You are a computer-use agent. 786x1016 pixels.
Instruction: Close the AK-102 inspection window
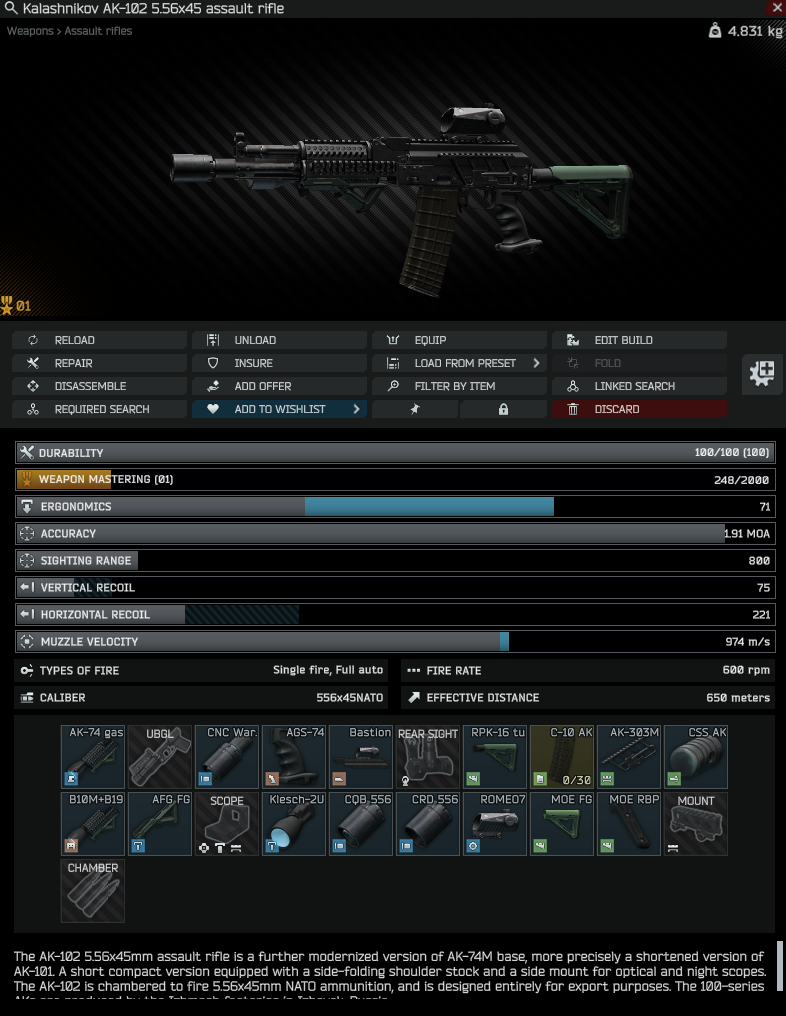tap(777, 8)
